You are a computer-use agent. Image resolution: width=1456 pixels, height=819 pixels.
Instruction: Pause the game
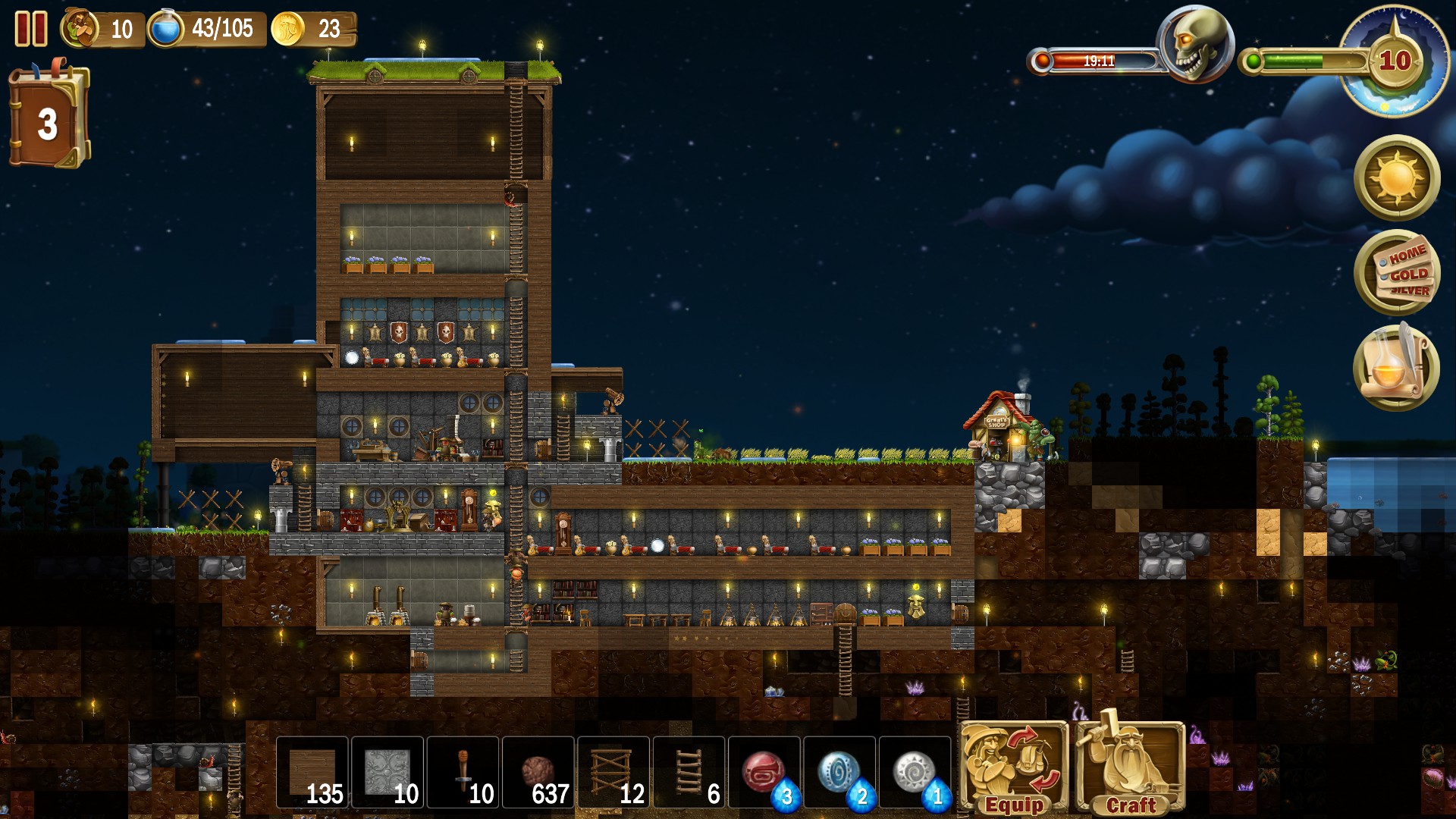tap(31, 29)
